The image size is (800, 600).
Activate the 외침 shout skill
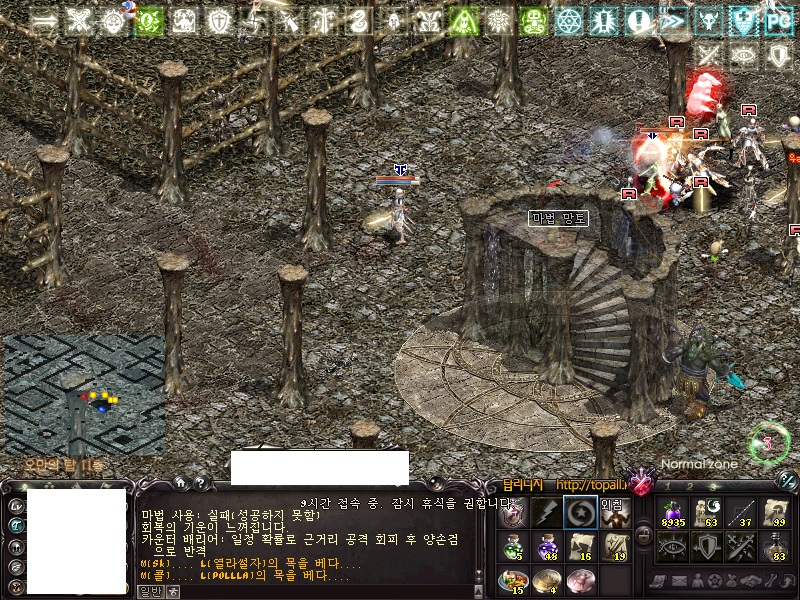click(613, 513)
